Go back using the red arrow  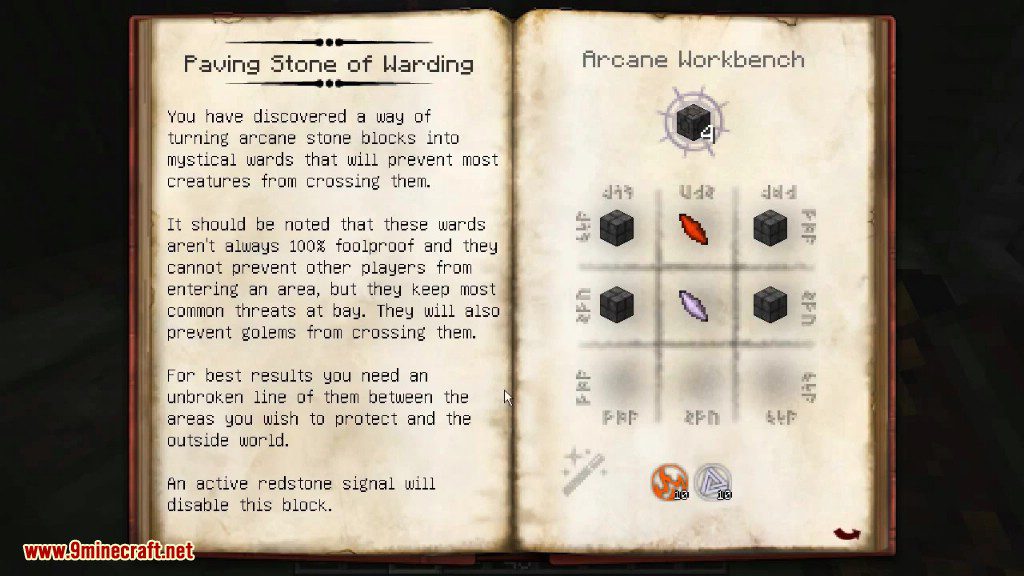[x=846, y=536]
